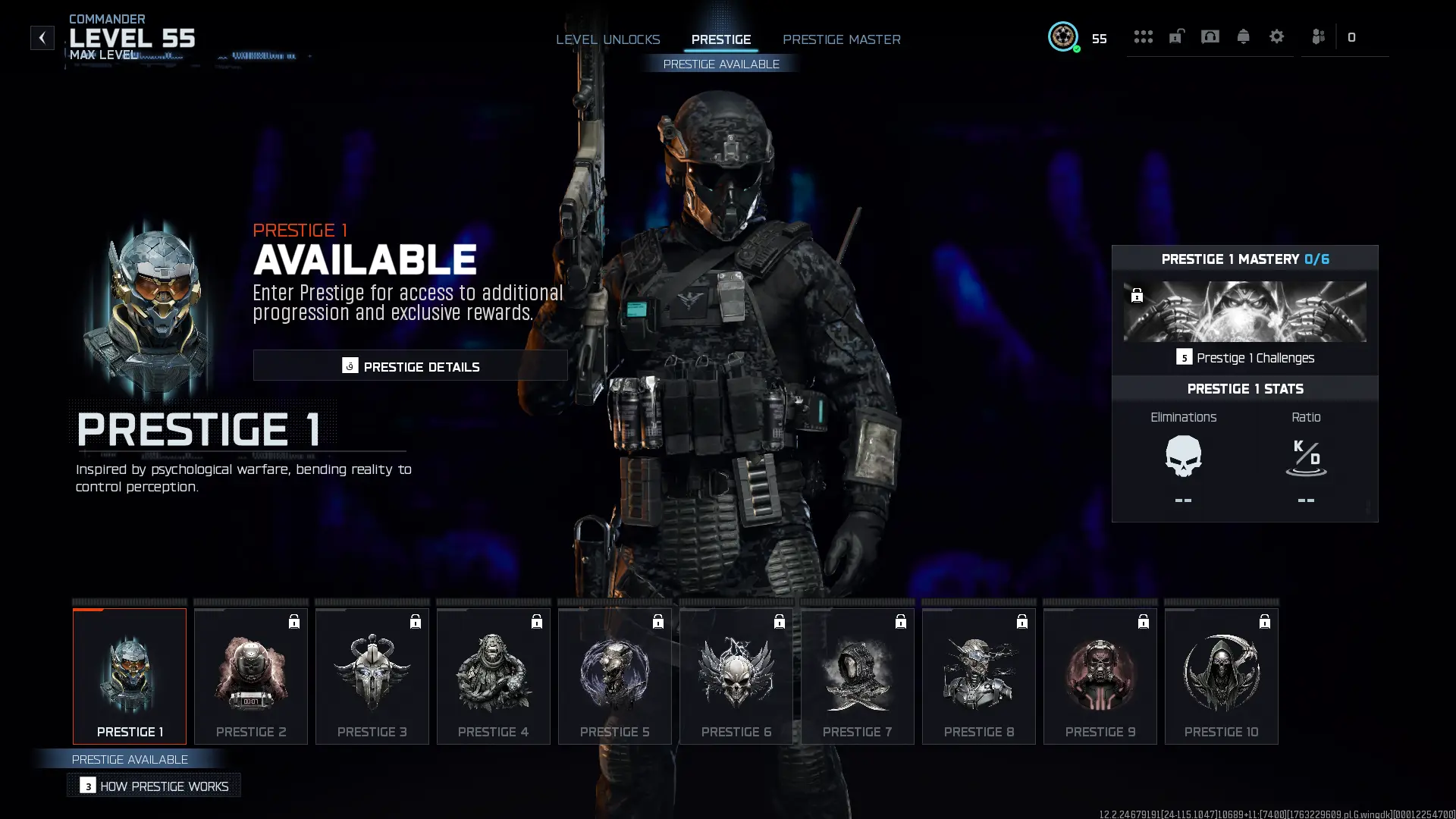This screenshot has width=1456, height=819.
Task: Open the Prestige Master tab
Action: (x=842, y=39)
